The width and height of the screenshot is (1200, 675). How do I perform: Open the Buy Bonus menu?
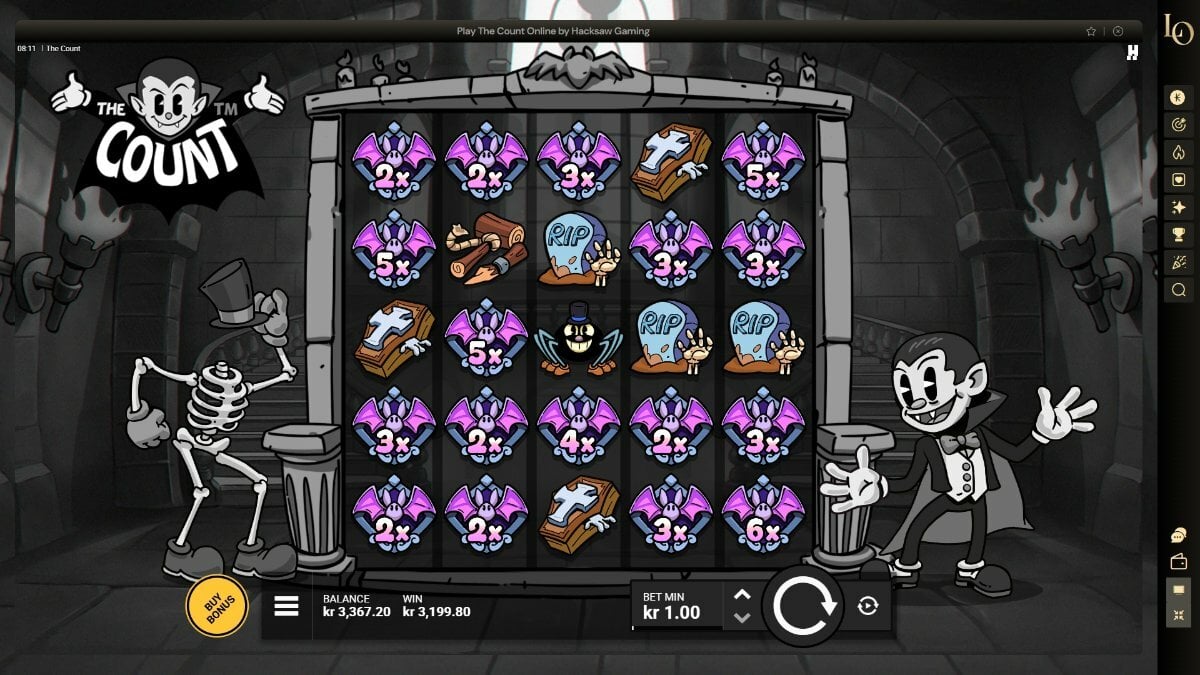coord(216,606)
